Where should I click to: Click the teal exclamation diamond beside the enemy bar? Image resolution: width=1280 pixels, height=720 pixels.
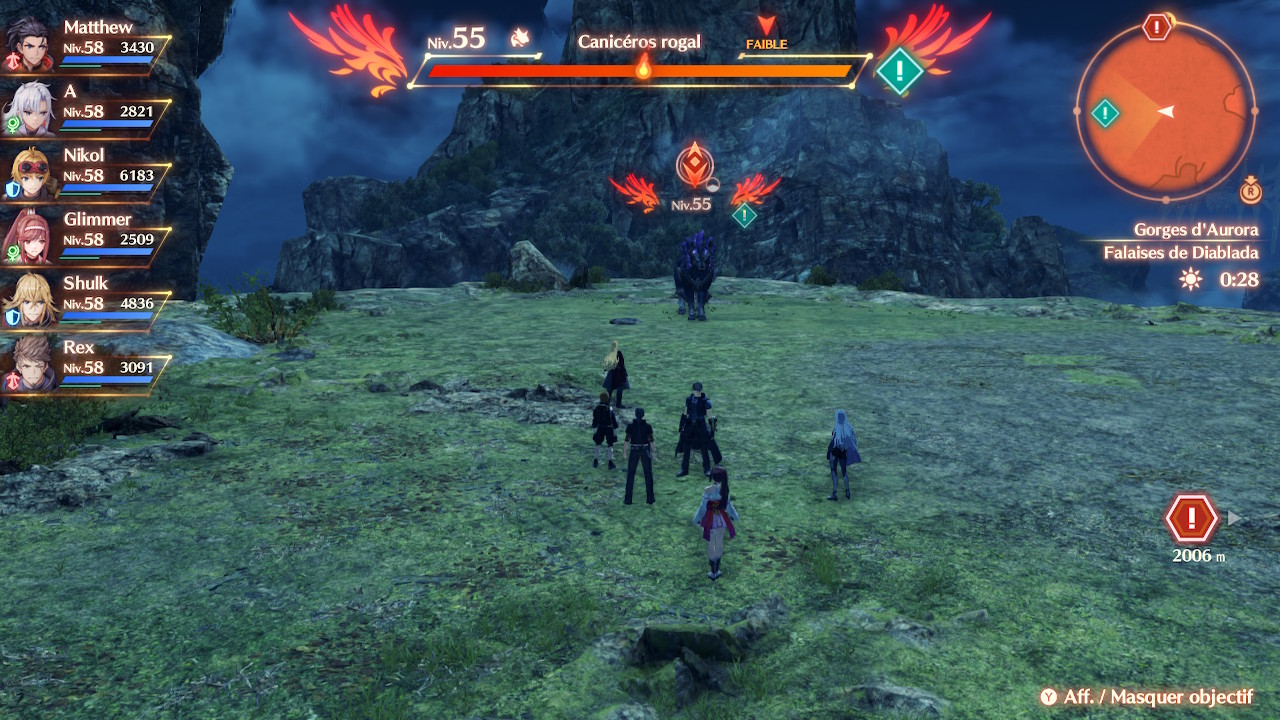(899, 71)
